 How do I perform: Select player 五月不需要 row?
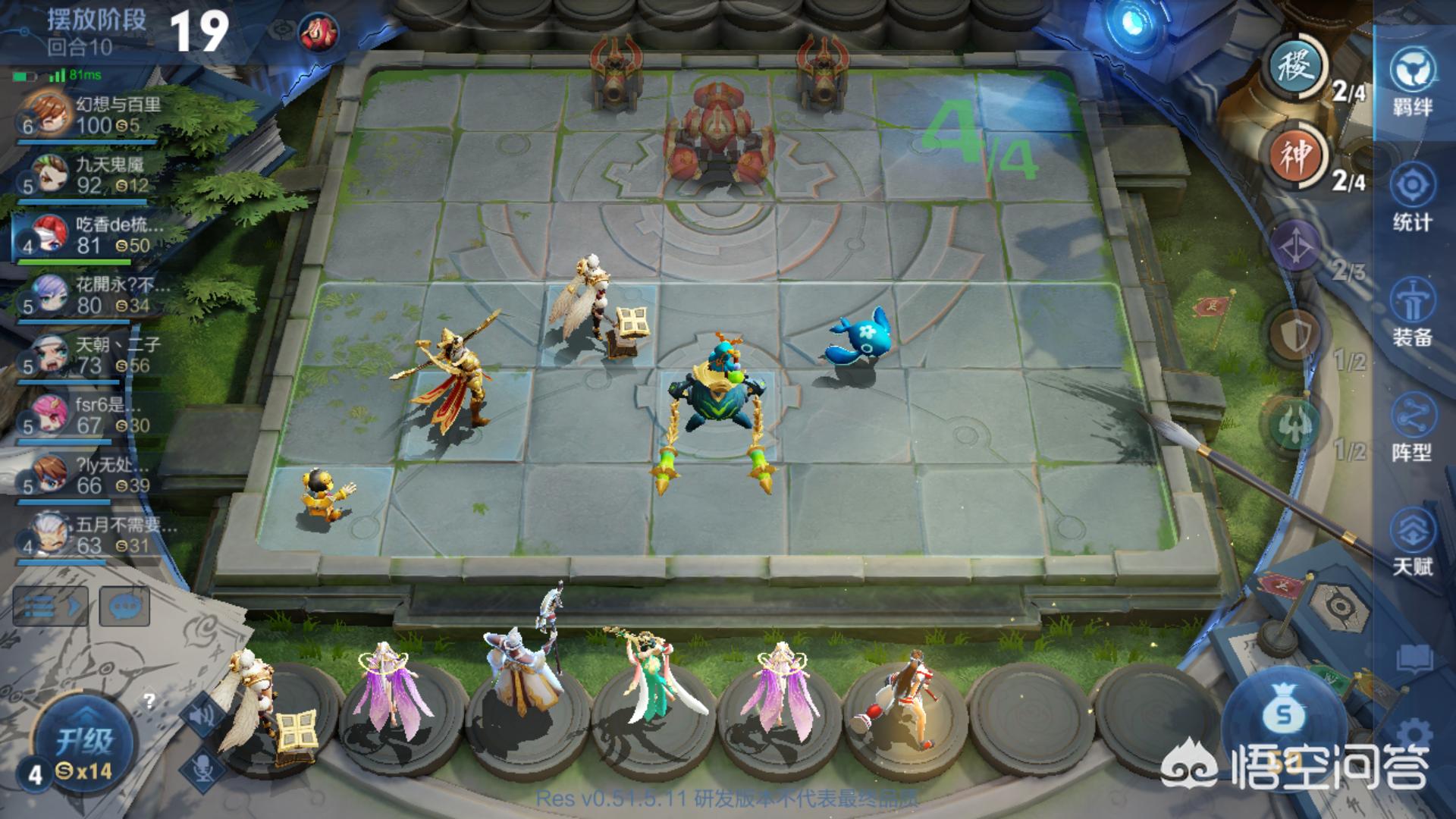pos(91,535)
